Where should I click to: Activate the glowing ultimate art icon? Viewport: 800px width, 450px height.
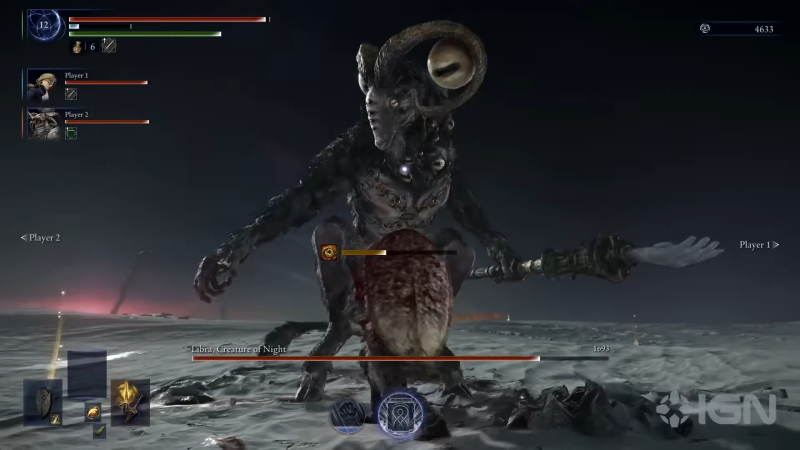(x=403, y=414)
